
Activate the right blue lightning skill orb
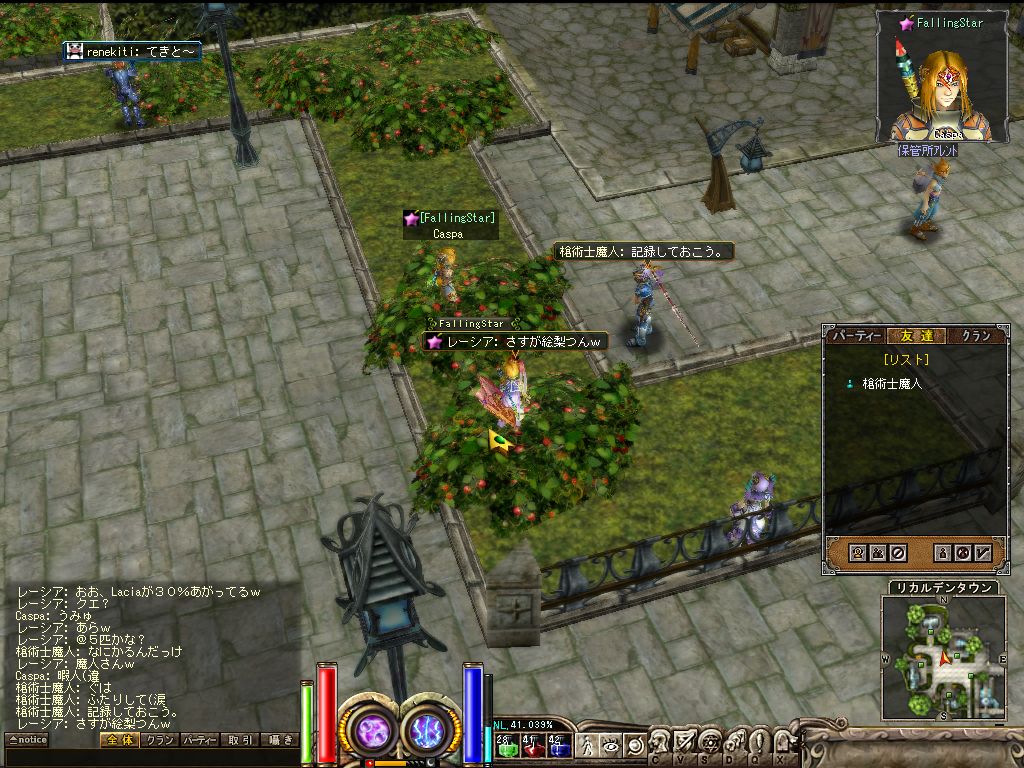point(431,731)
